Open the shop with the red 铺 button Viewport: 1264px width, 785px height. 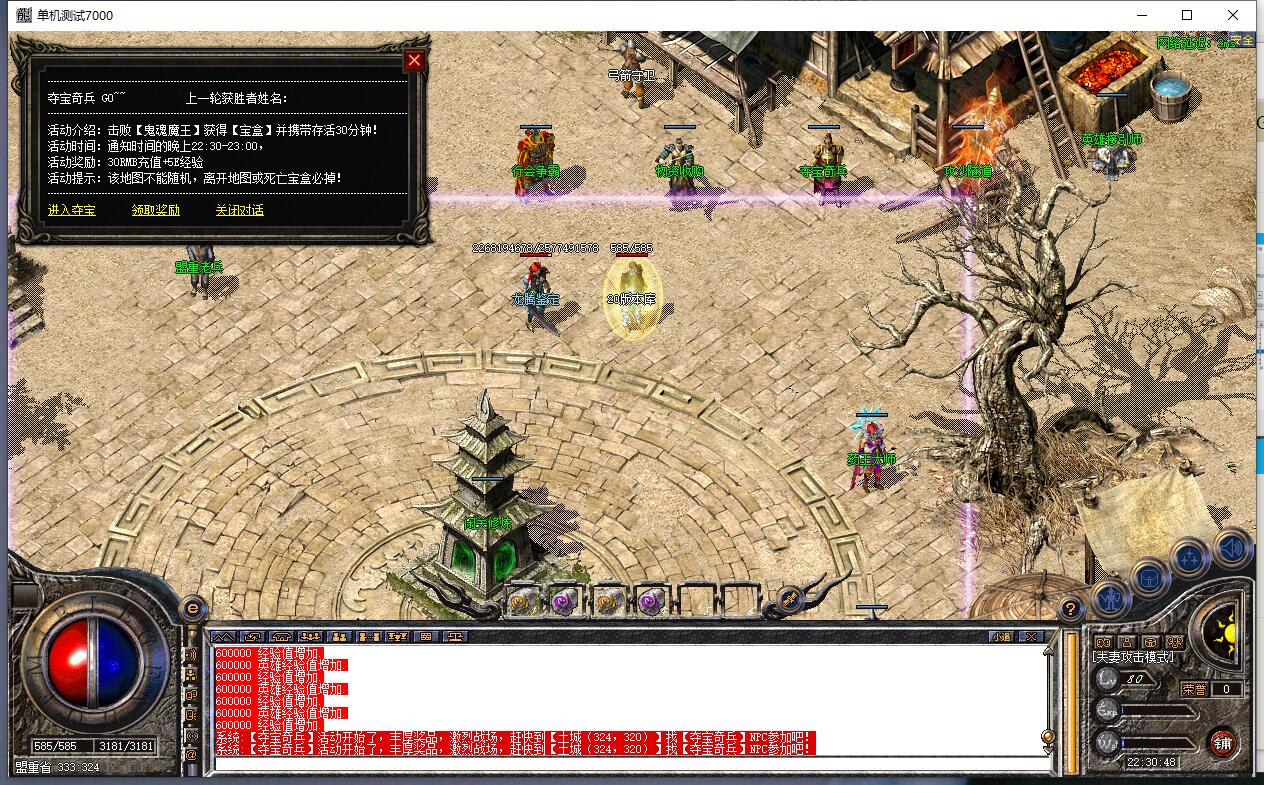(1222, 742)
